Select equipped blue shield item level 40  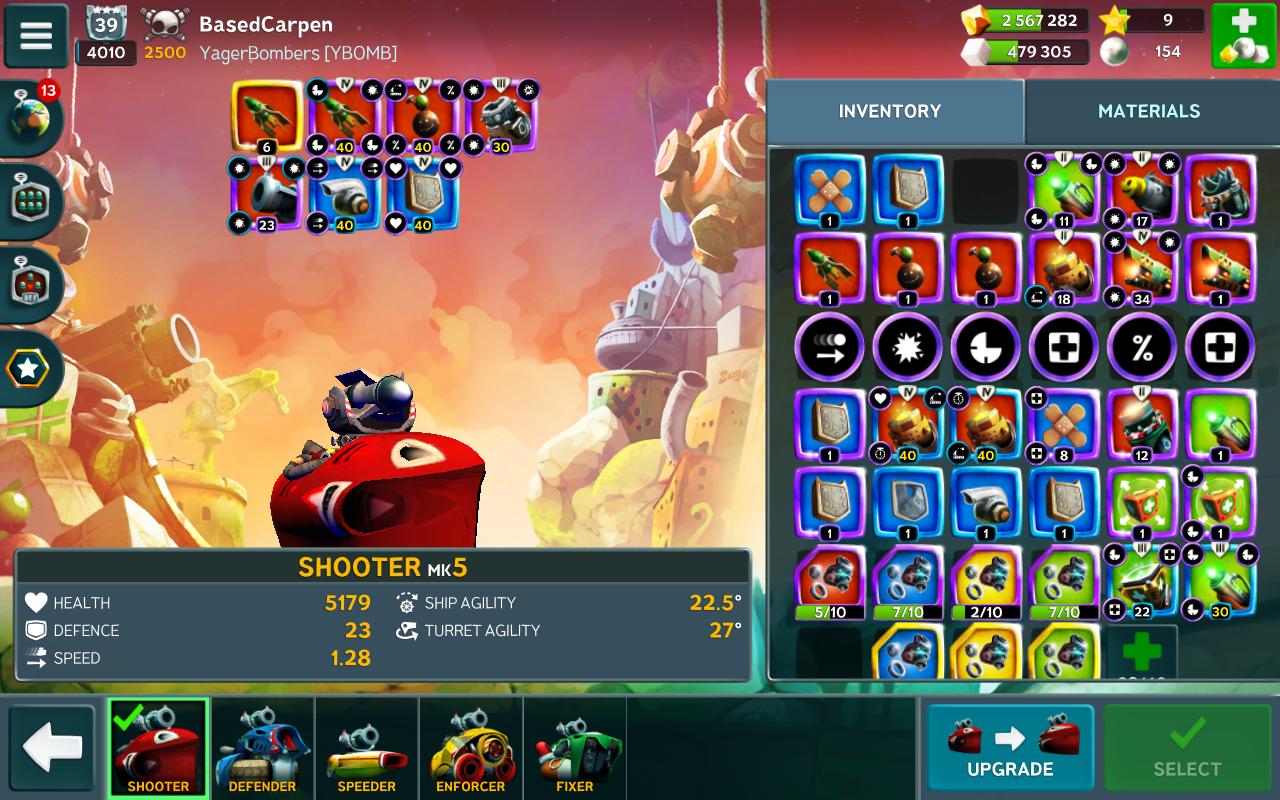(x=423, y=194)
